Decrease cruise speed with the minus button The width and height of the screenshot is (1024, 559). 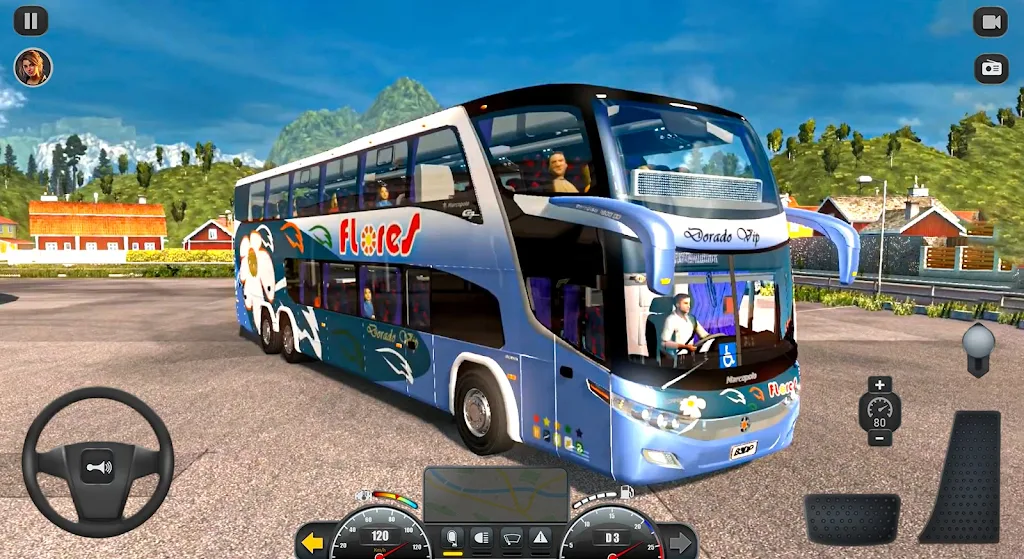point(880,438)
